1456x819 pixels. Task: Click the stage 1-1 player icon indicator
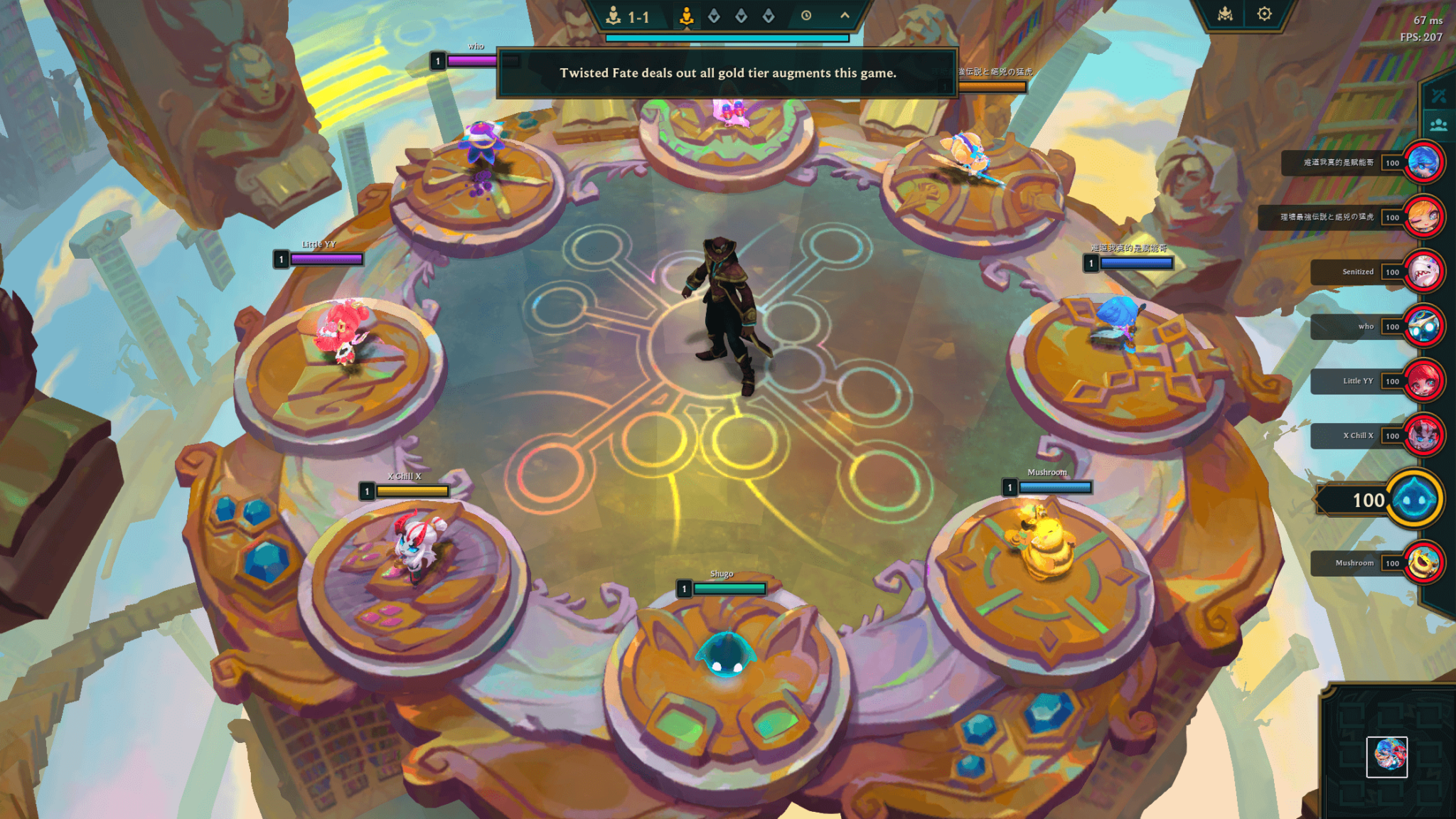[x=613, y=15]
